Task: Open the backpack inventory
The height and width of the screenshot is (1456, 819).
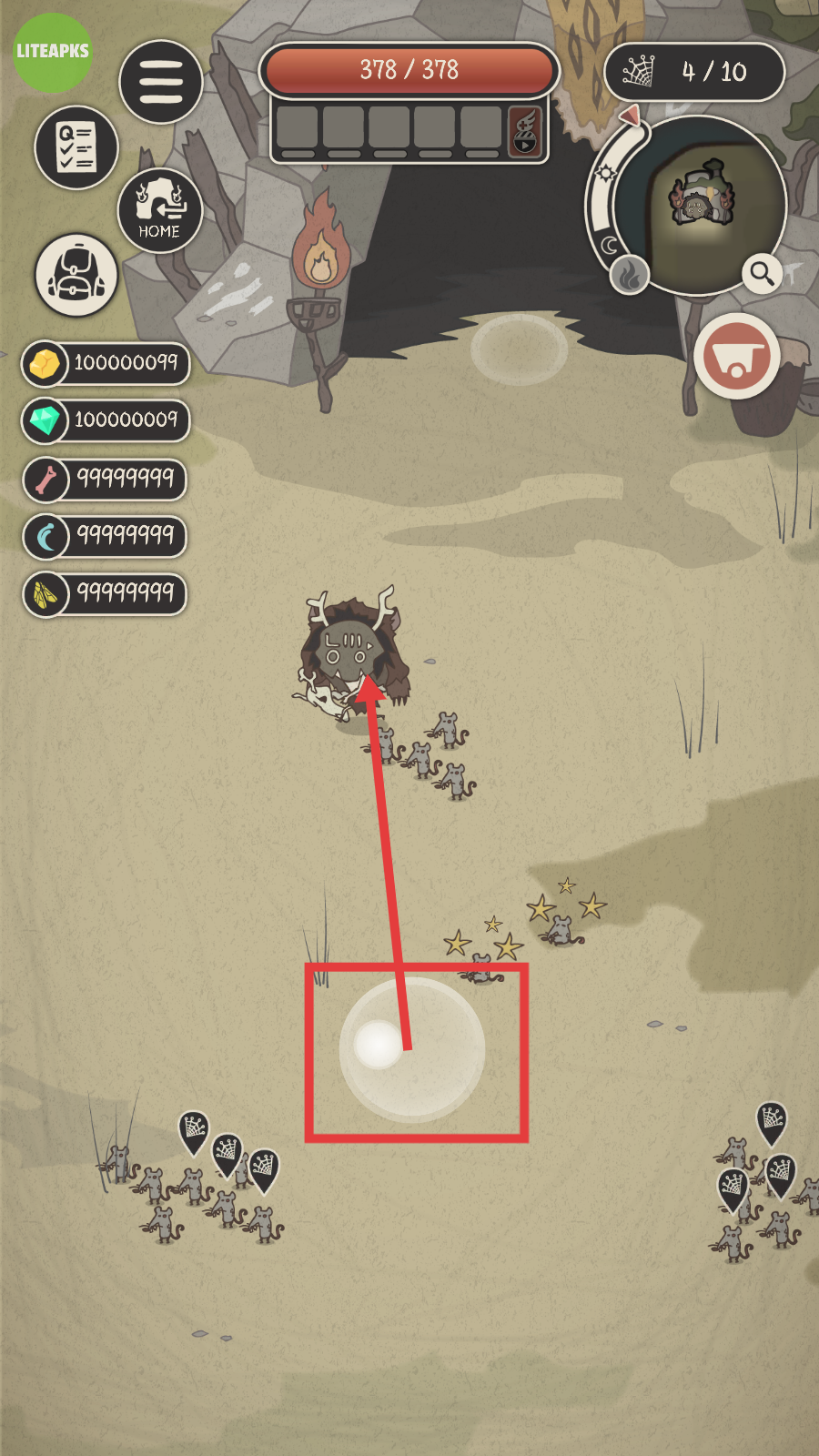Action: 76,275
